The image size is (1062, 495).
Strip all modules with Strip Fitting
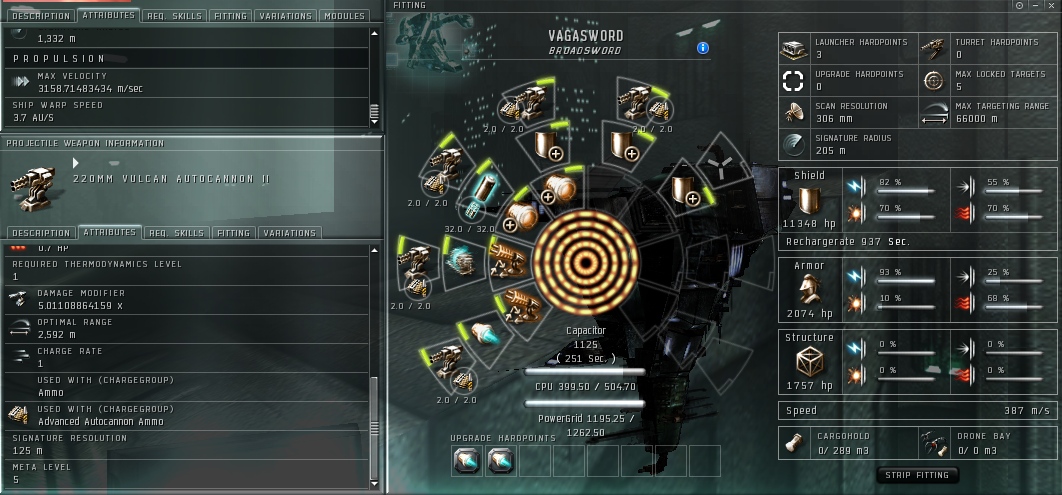point(917,475)
